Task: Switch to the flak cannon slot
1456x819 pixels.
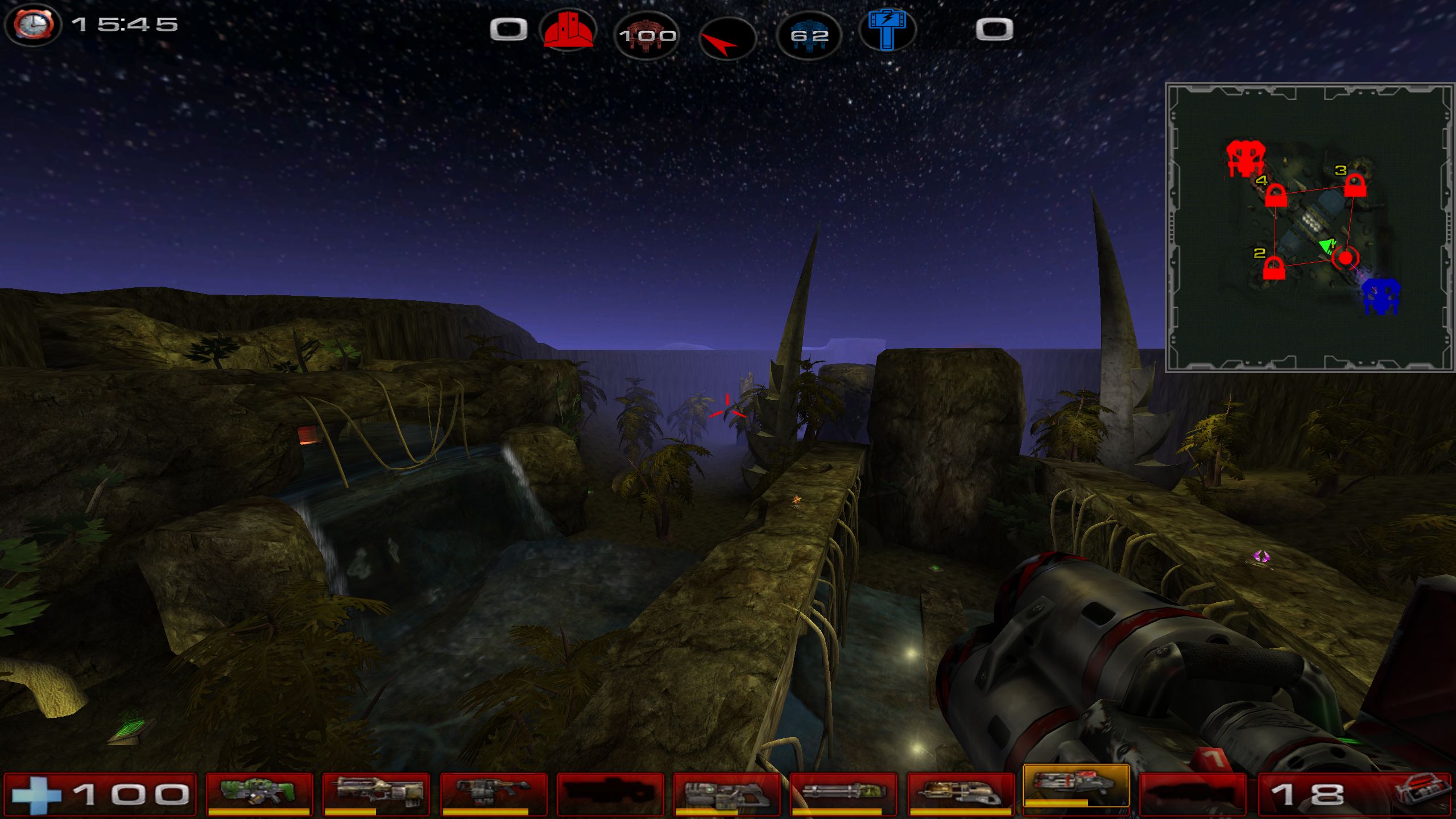Action: click(959, 793)
